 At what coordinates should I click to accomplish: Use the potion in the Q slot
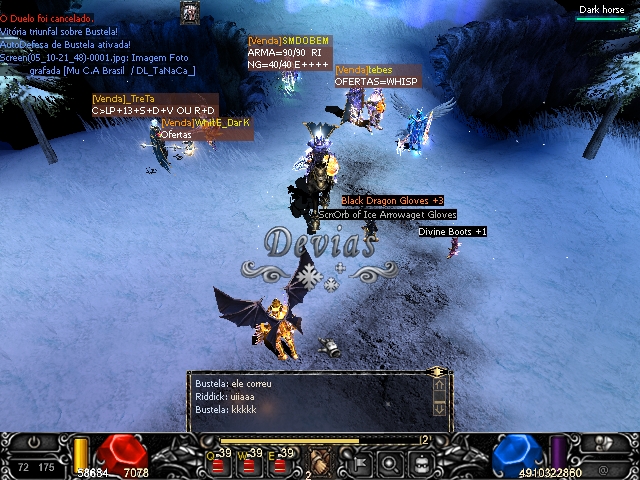[216, 464]
